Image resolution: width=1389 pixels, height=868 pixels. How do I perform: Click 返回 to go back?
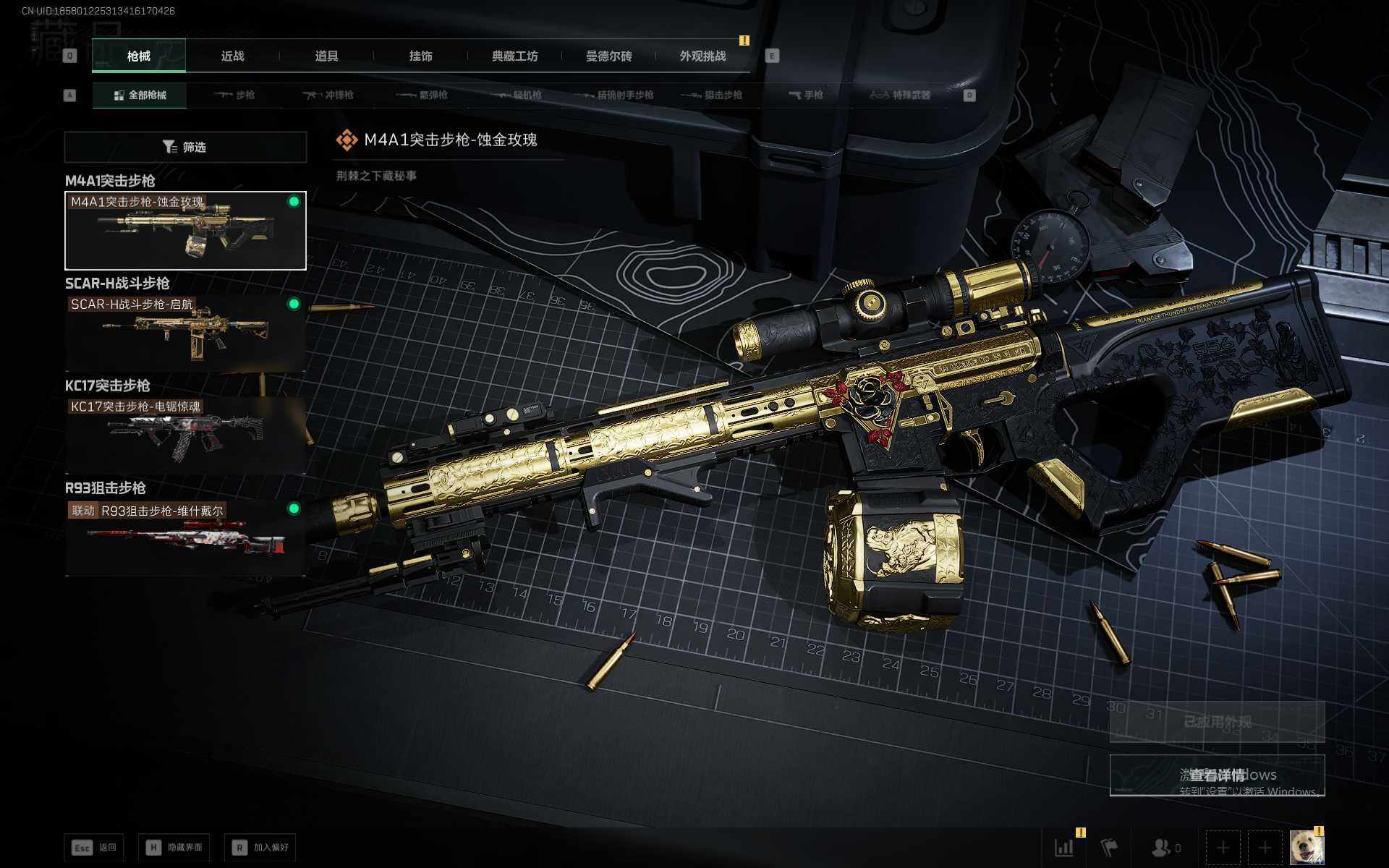pyautogui.click(x=94, y=847)
